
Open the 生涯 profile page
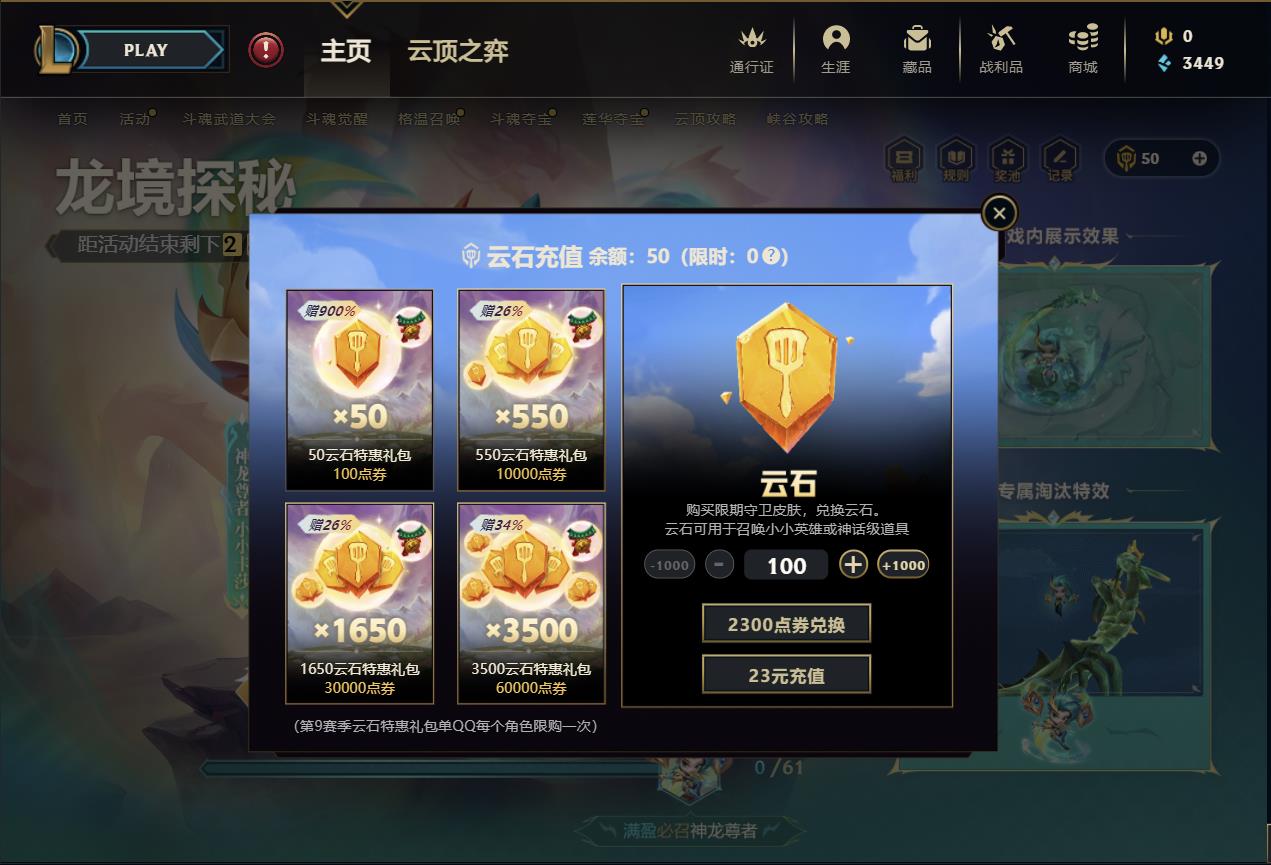(x=835, y=50)
